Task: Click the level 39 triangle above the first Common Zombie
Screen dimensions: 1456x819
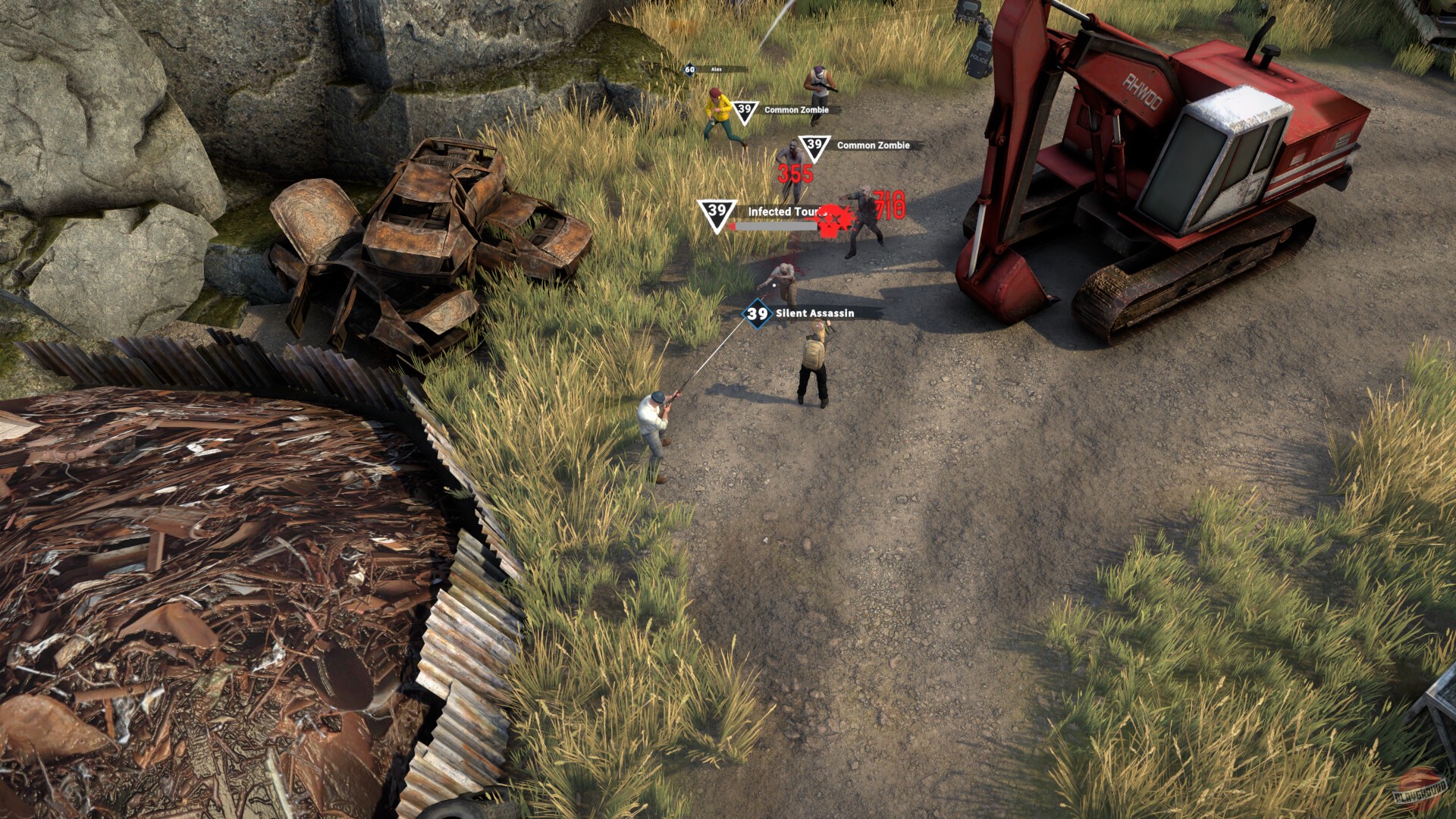Action: coord(744,110)
